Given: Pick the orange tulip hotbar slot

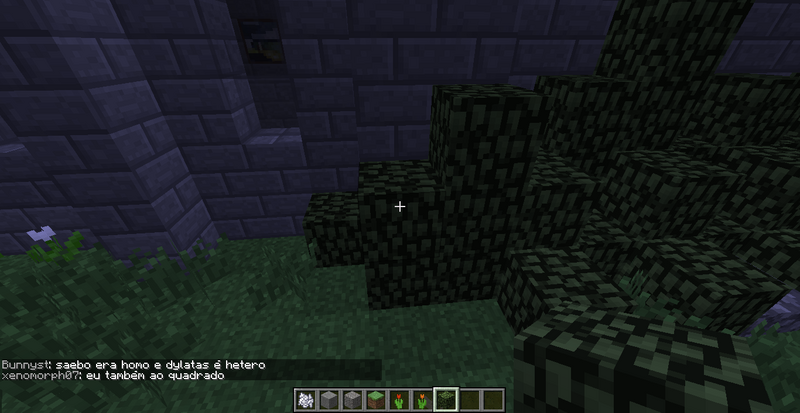Looking at the screenshot, I should point(422,400).
